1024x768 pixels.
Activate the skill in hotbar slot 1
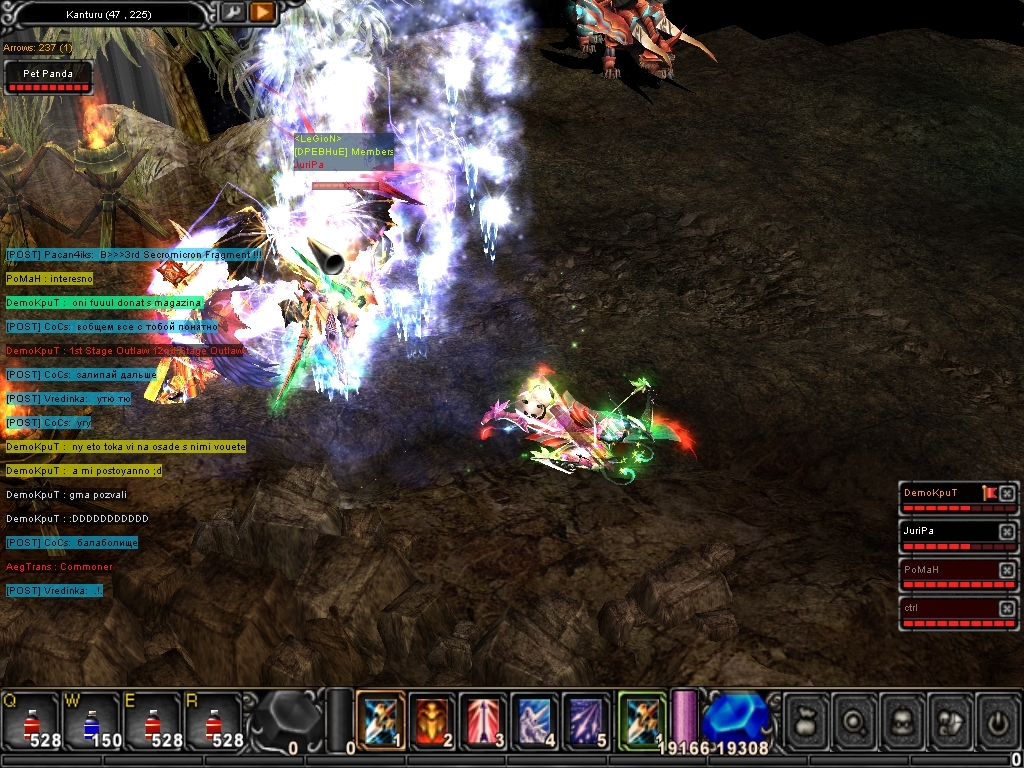pos(381,721)
